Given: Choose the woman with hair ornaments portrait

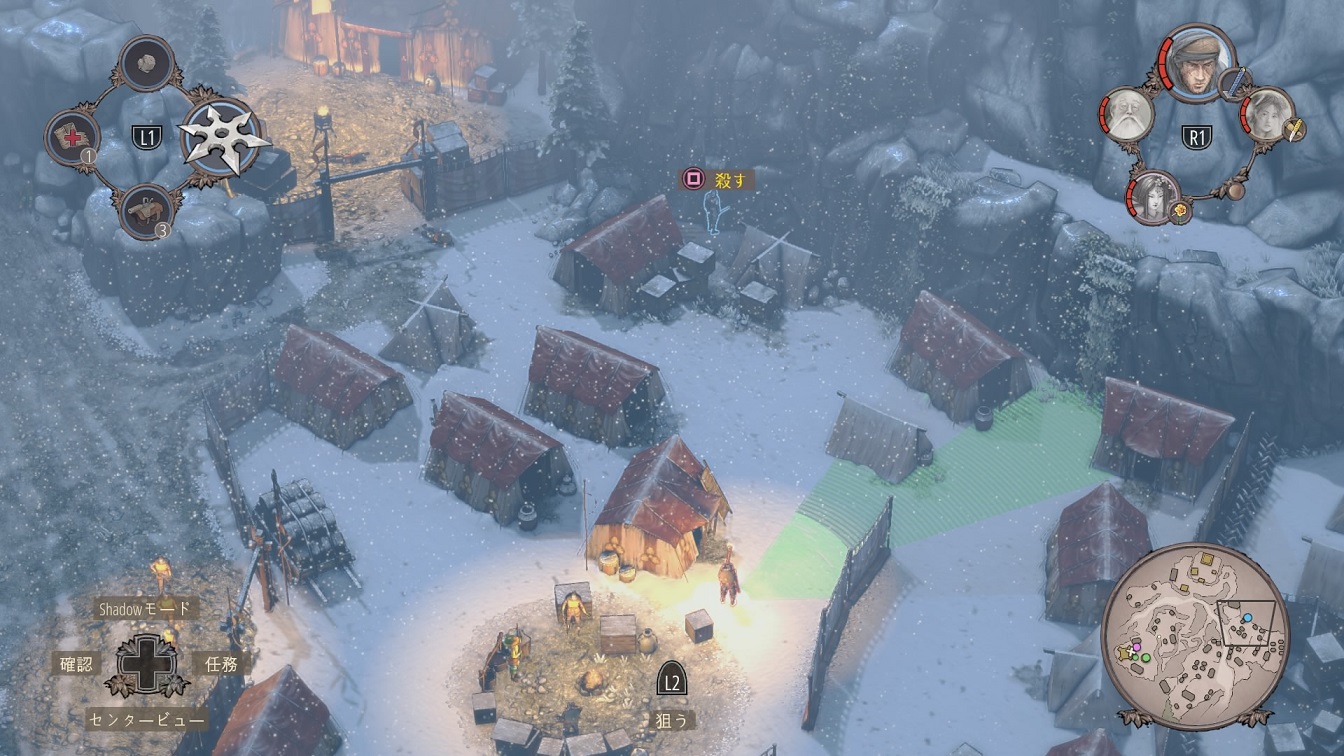Looking at the screenshot, I should pyautogui.click(x=1155, y=196).
